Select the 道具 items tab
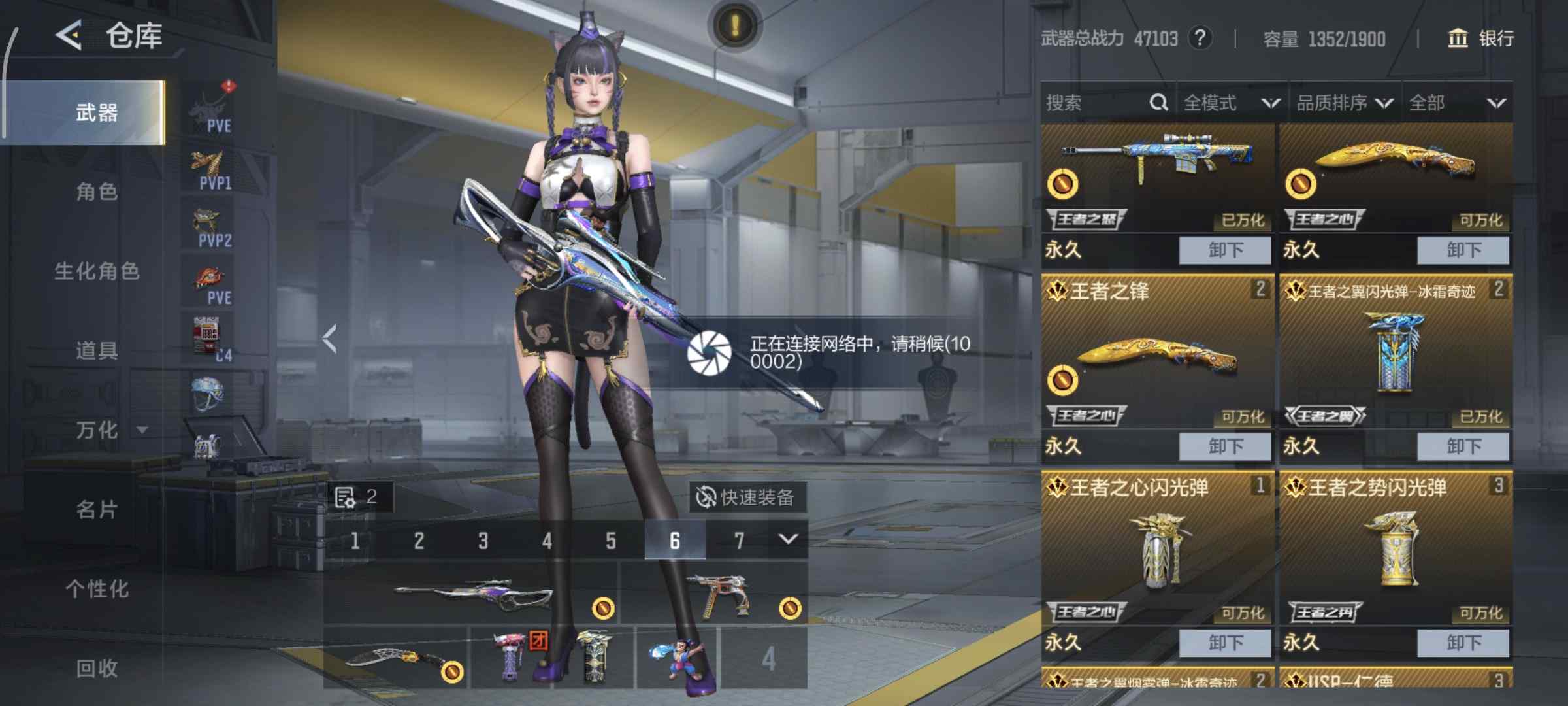Screen dimensions: 1568x706 click(97, 351)
